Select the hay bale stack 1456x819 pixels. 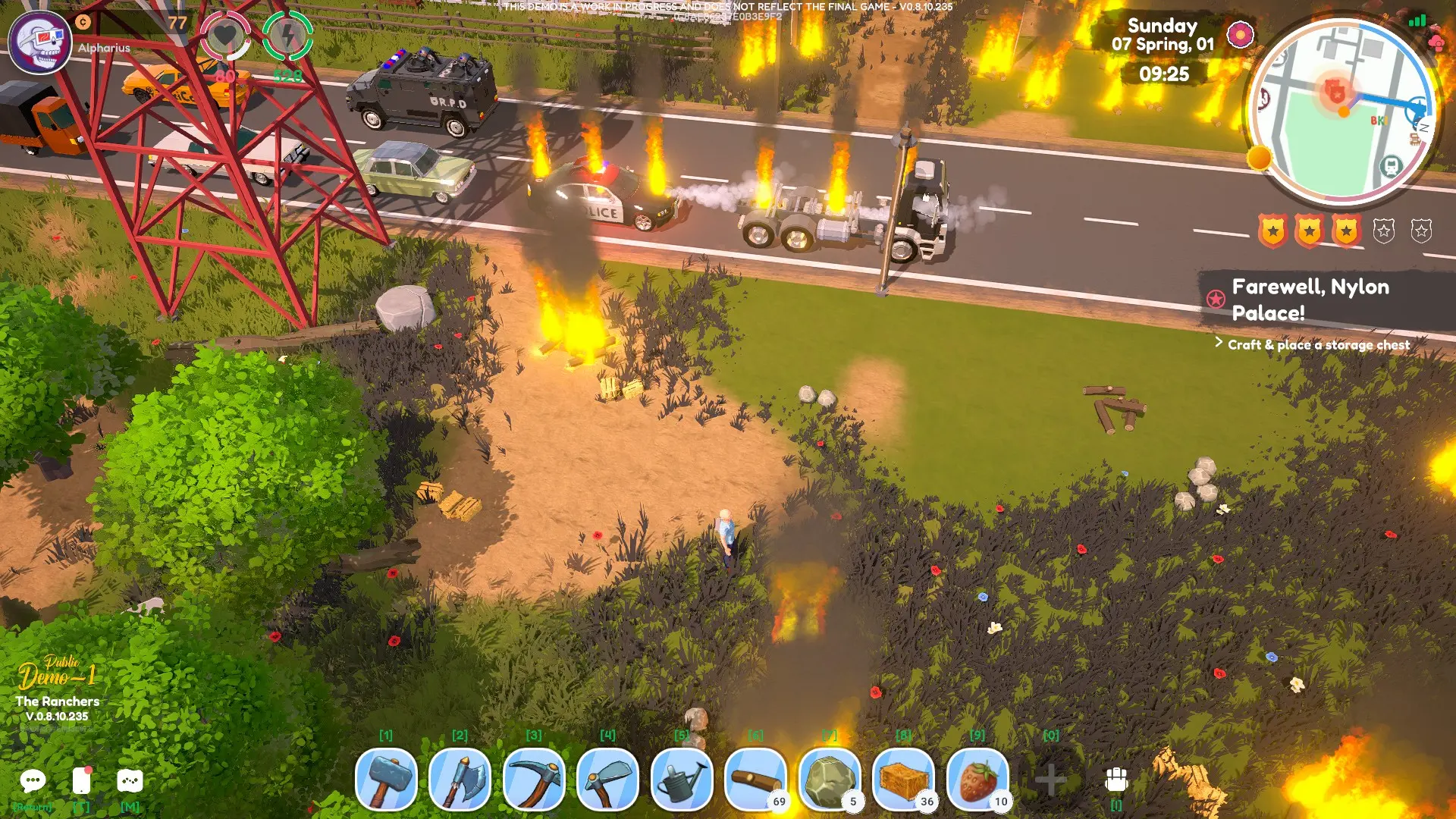pyautogui.click(x=903, y=780)
